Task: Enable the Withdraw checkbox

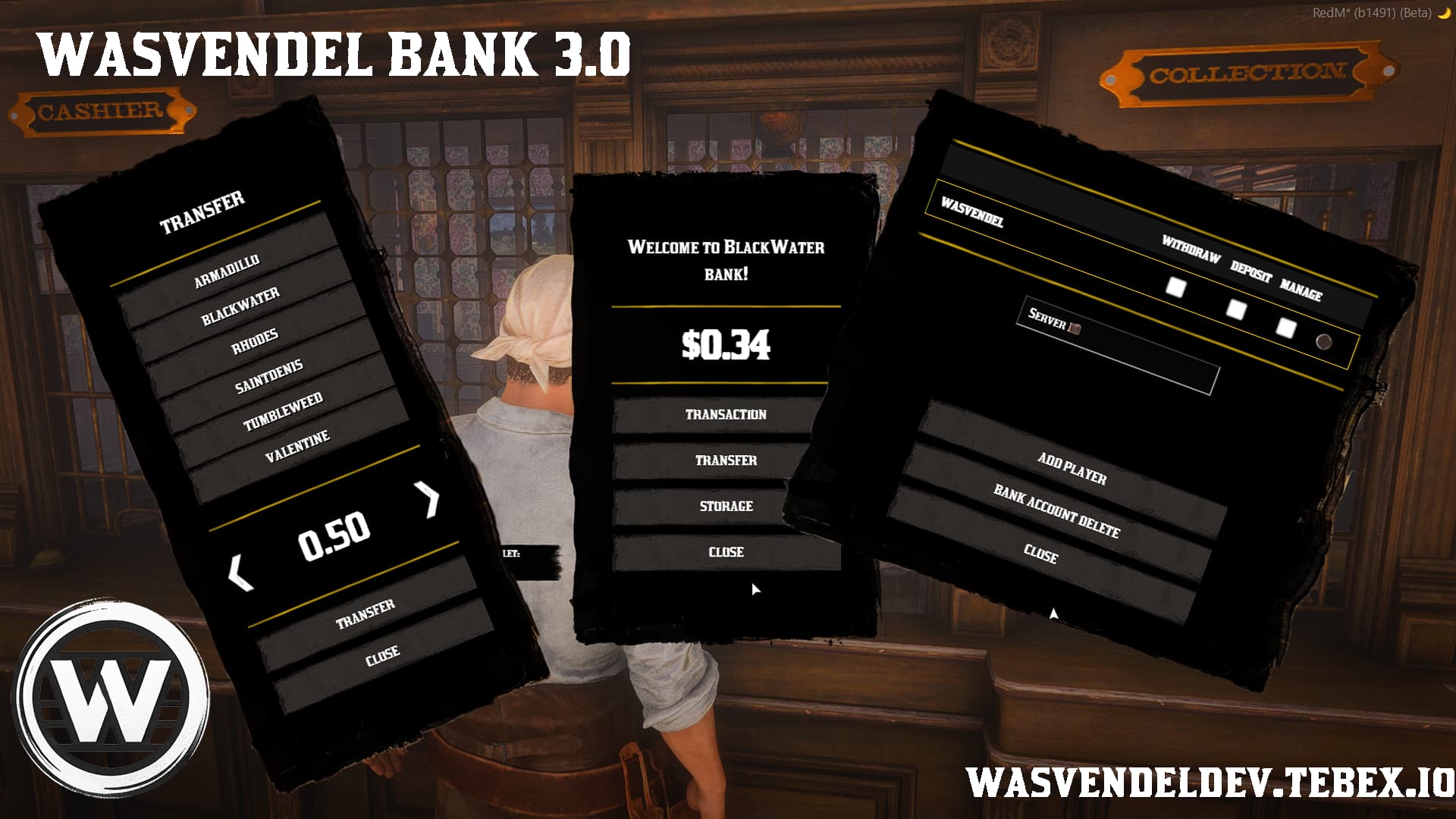Action: 1177,288
